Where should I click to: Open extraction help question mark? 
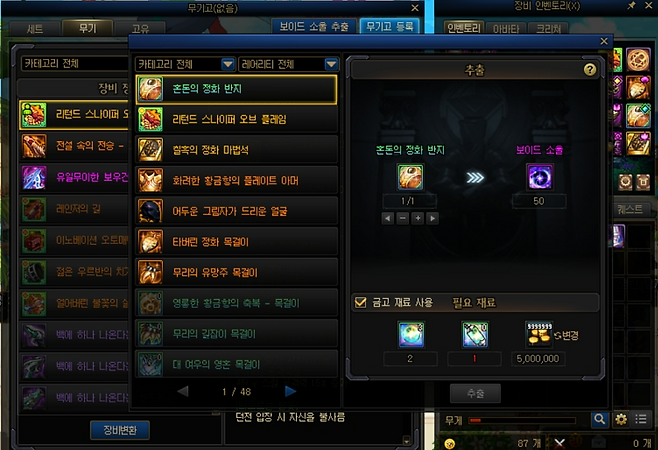click(590, 70)
